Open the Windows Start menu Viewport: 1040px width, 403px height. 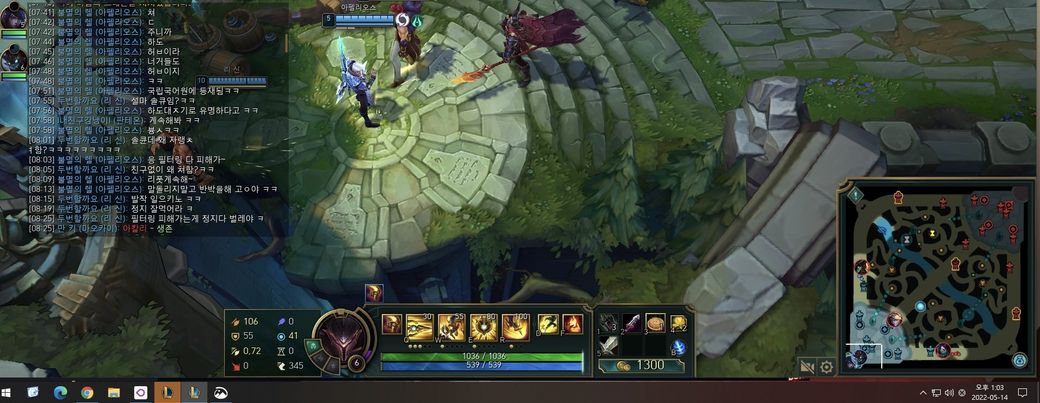click(10, 393)
